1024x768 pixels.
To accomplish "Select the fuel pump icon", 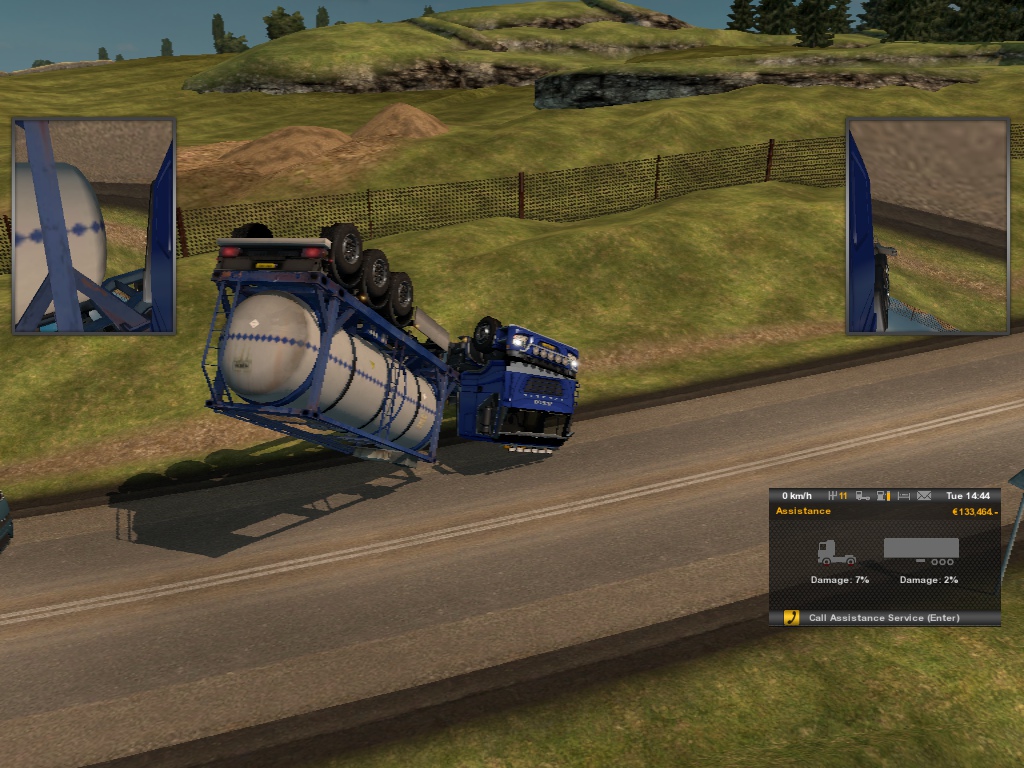I will point(882,496).
